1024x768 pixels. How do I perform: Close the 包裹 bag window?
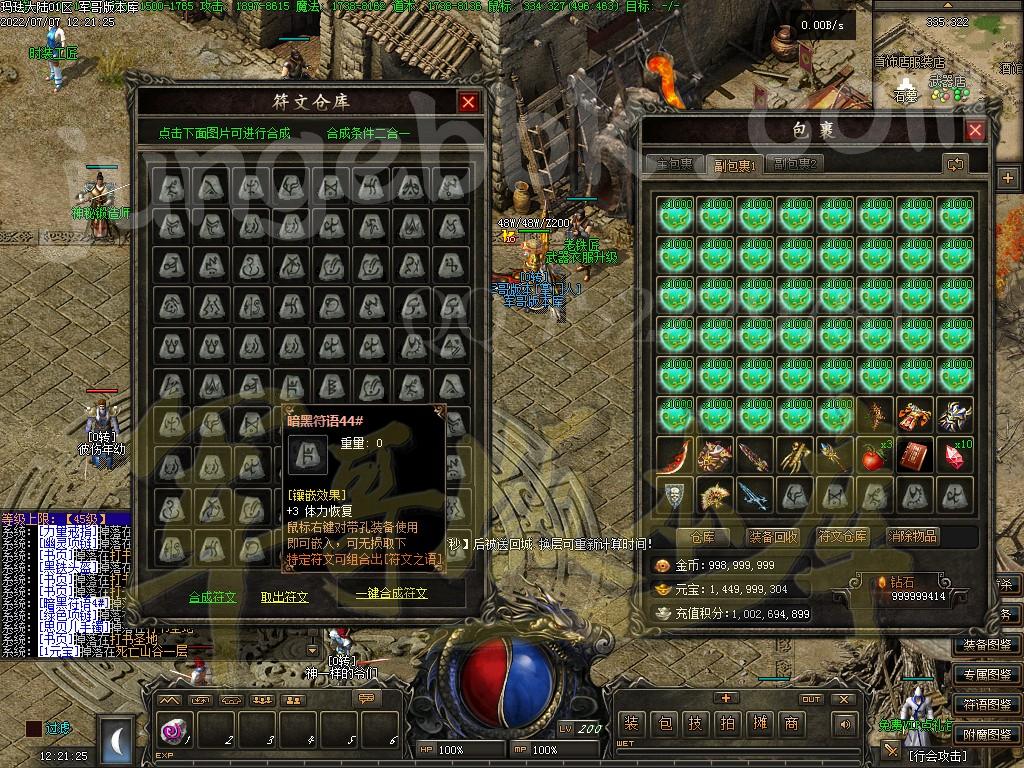click(x=975, y=131)
